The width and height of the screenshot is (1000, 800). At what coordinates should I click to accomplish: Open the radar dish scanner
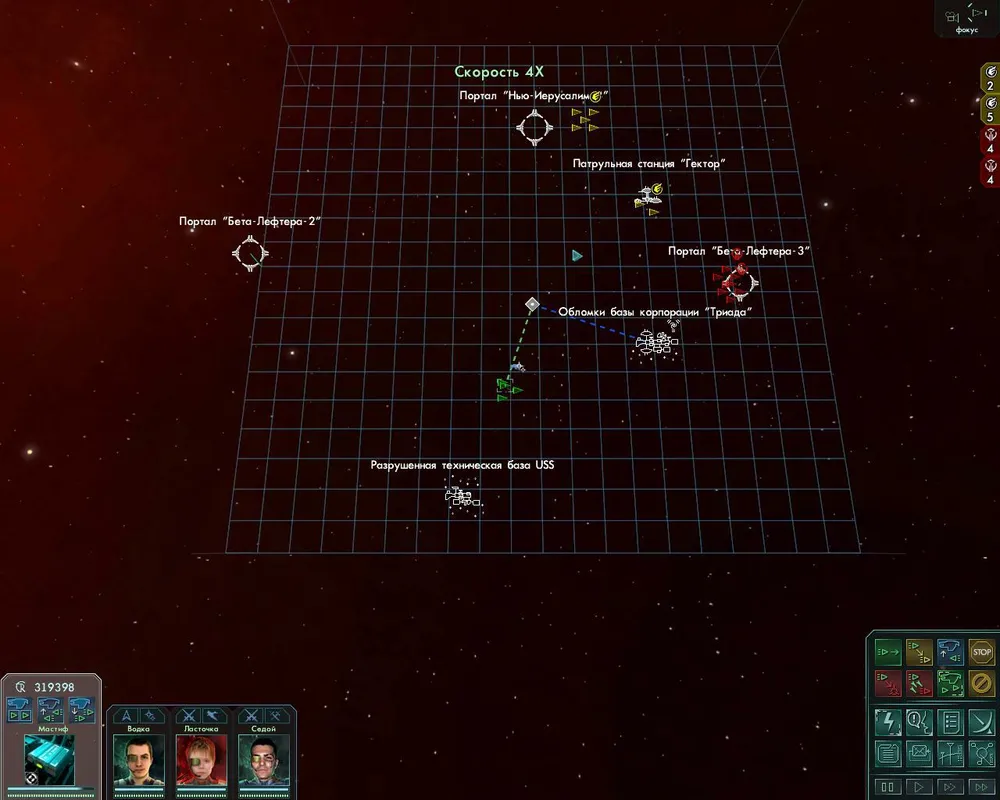coord(981,722)
